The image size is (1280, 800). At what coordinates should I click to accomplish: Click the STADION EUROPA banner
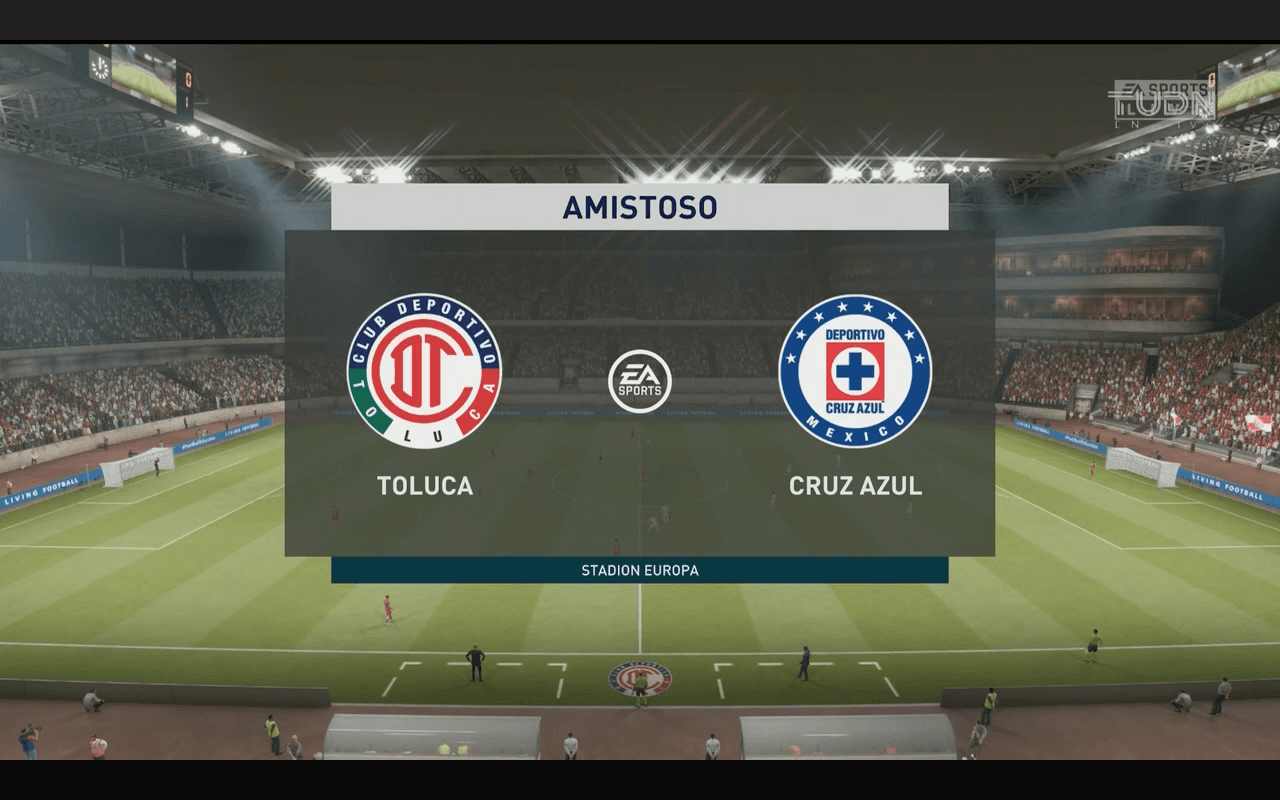pyautogui.click(x=640, y=570)
